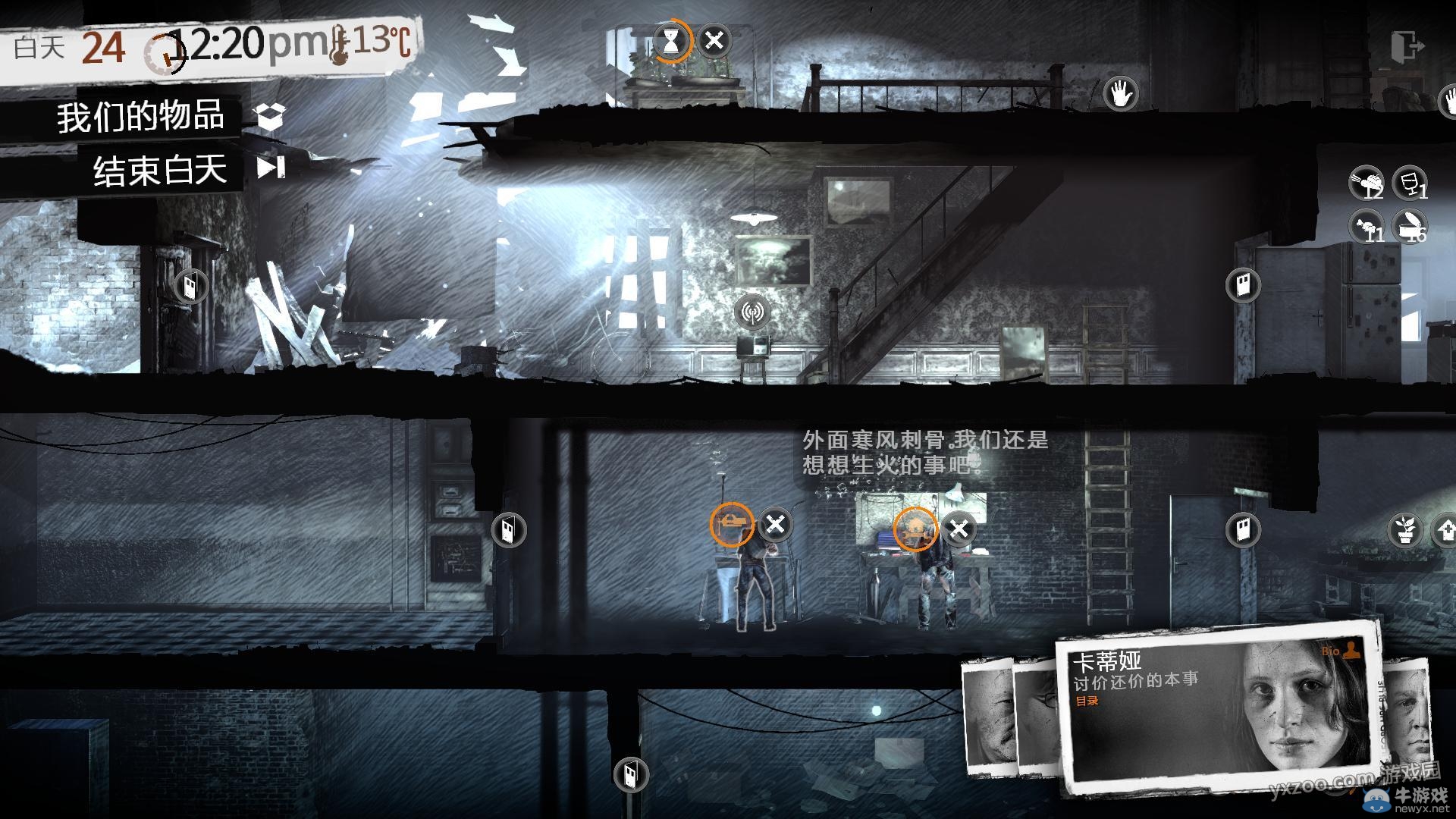The width and height of the screenshot is (1456, 819).
Task: Select the potted plant icon
Action: tap(1404, 529)
